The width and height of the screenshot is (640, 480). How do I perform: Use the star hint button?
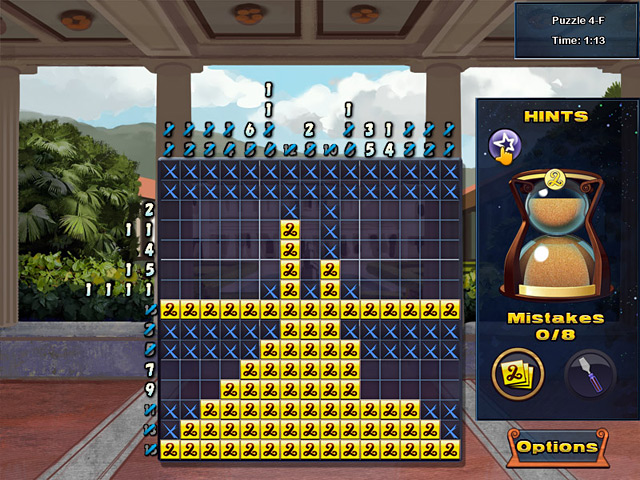(x=503, y=147)
